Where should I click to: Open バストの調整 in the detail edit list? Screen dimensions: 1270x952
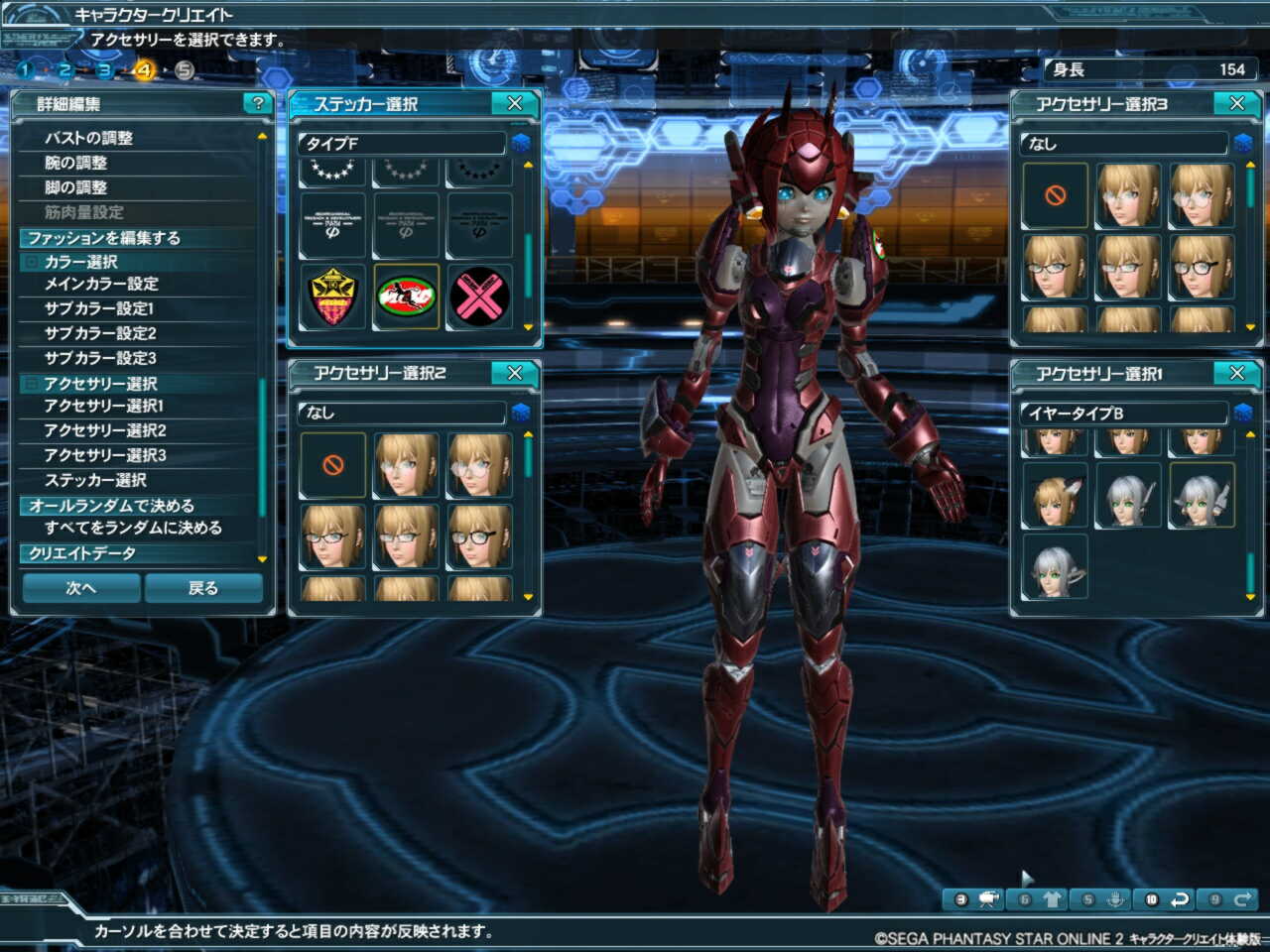click(89, 138)
